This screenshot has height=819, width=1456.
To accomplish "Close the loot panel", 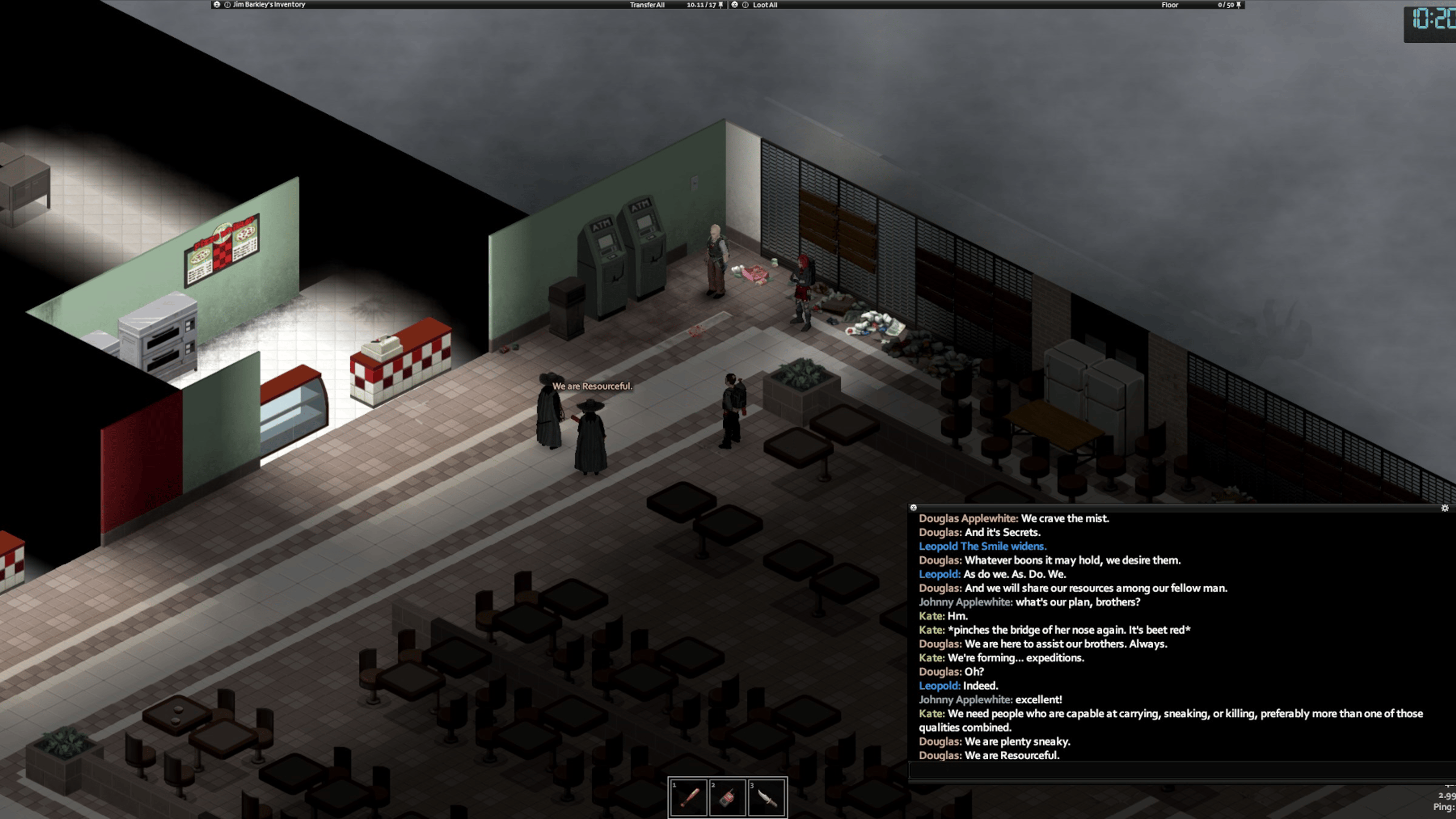I will tap(734, 5).
